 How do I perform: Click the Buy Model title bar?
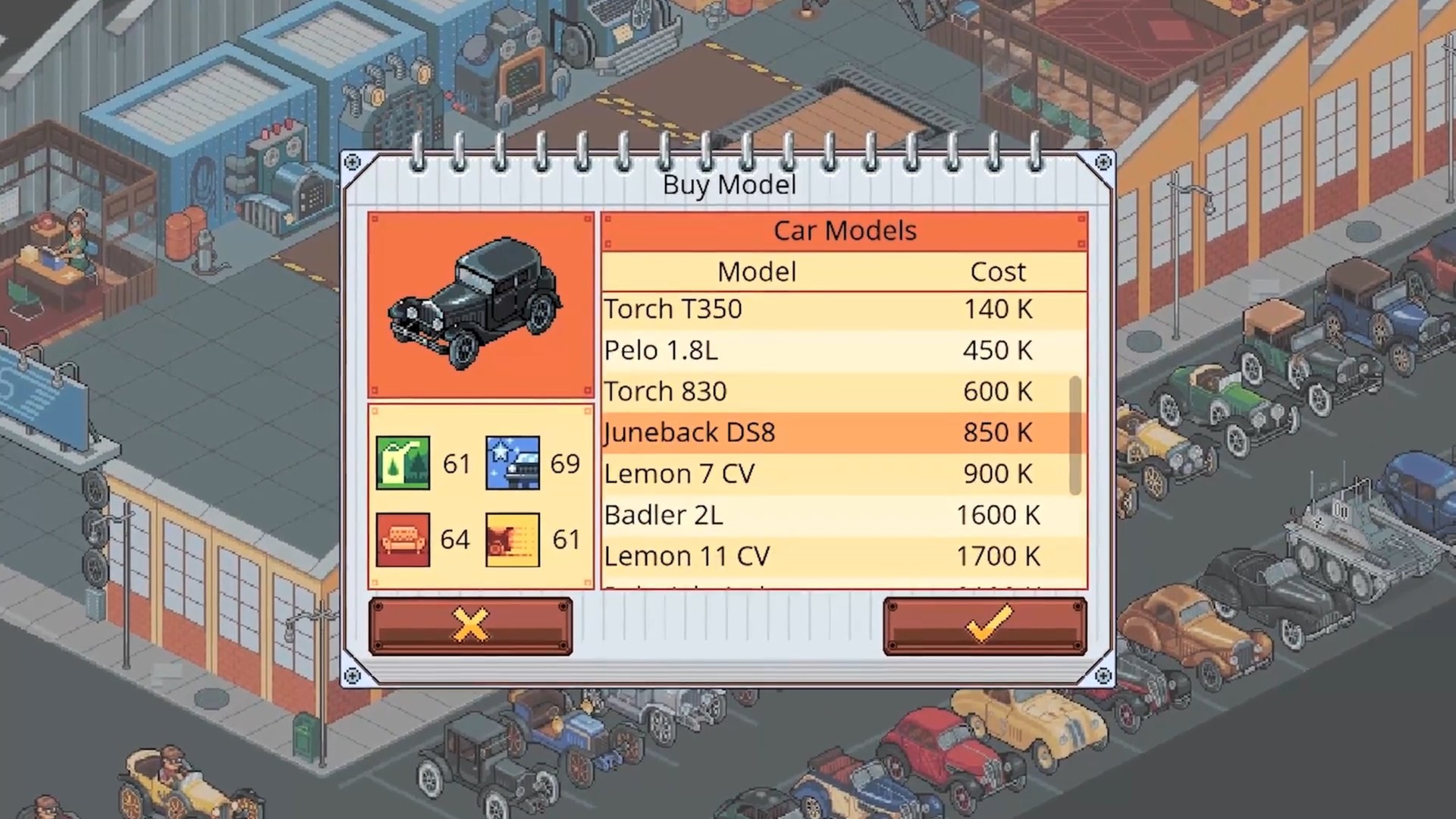pyautogui.click(x=729, y=184)
